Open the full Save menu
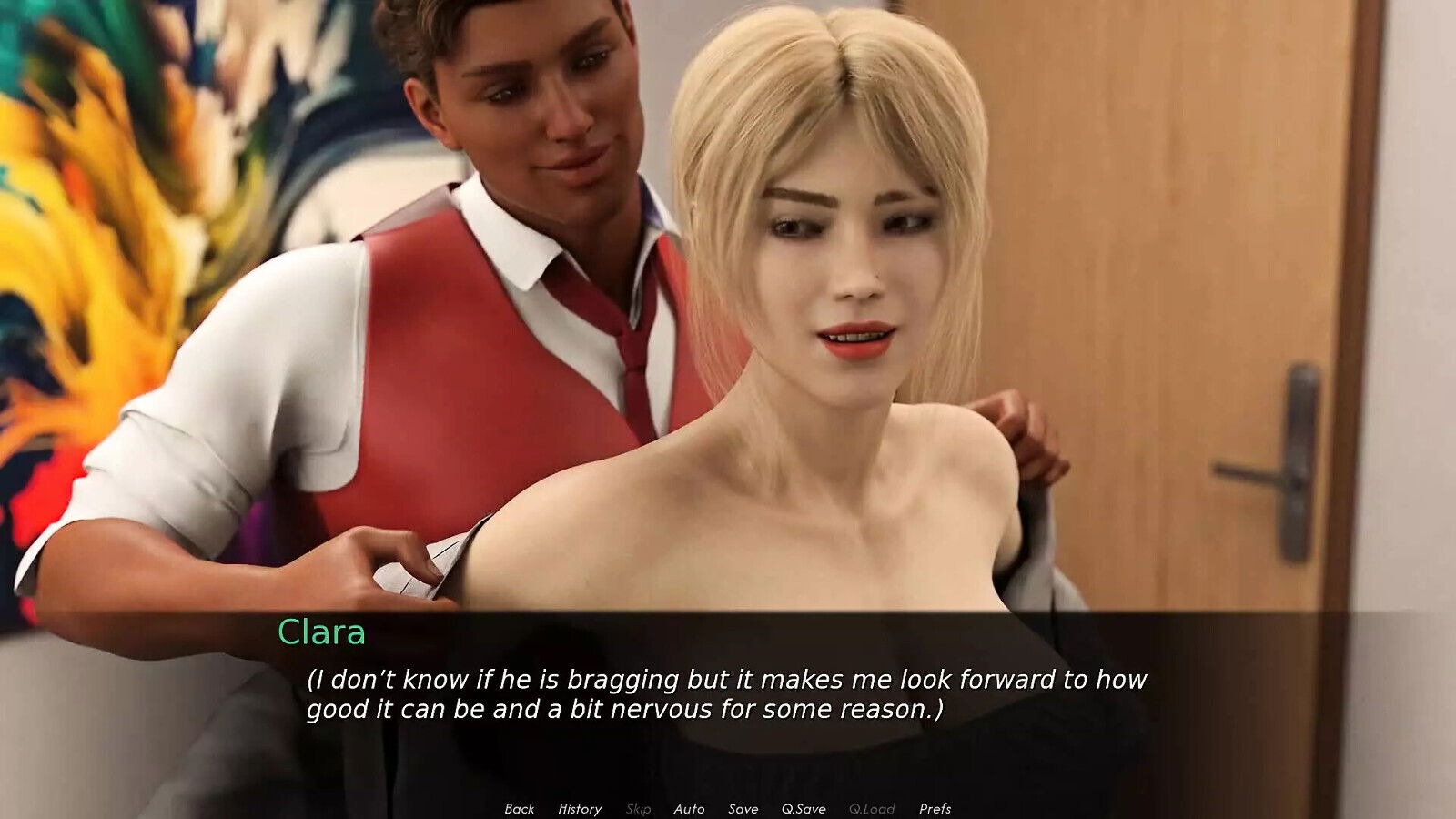 [x=743, y=808]
